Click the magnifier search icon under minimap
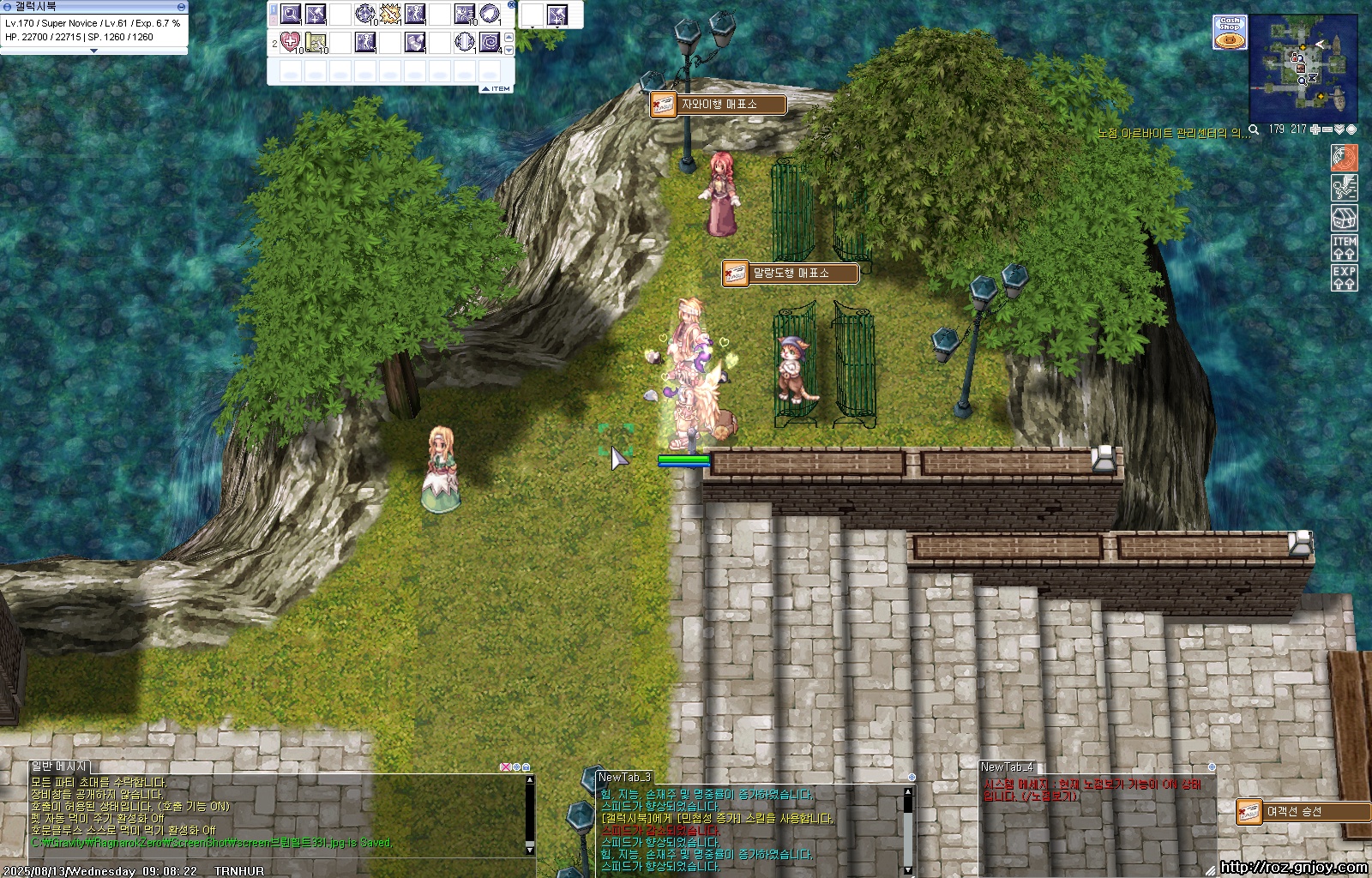 1254,129
